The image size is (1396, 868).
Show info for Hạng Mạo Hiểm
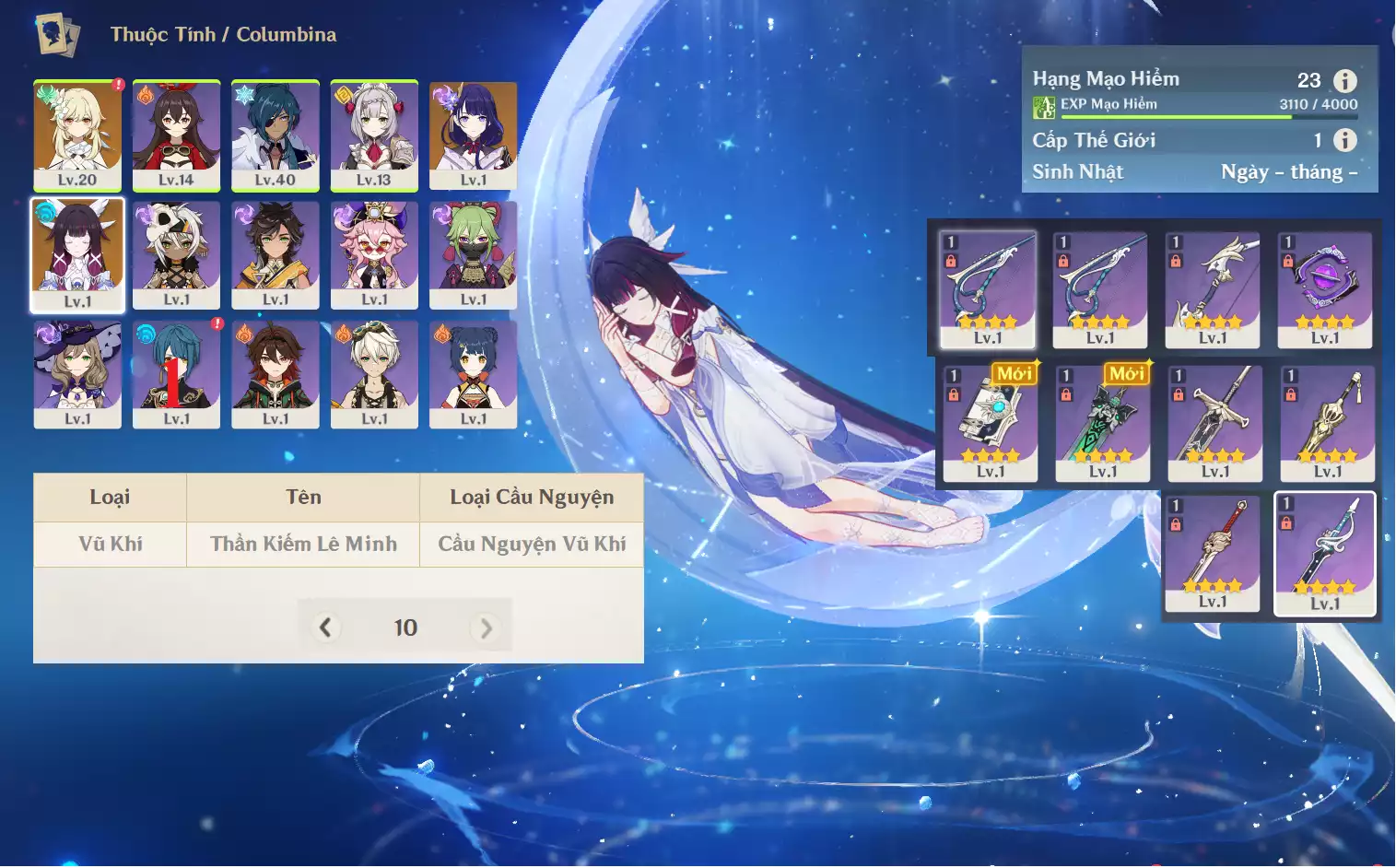pos(1345,81)
